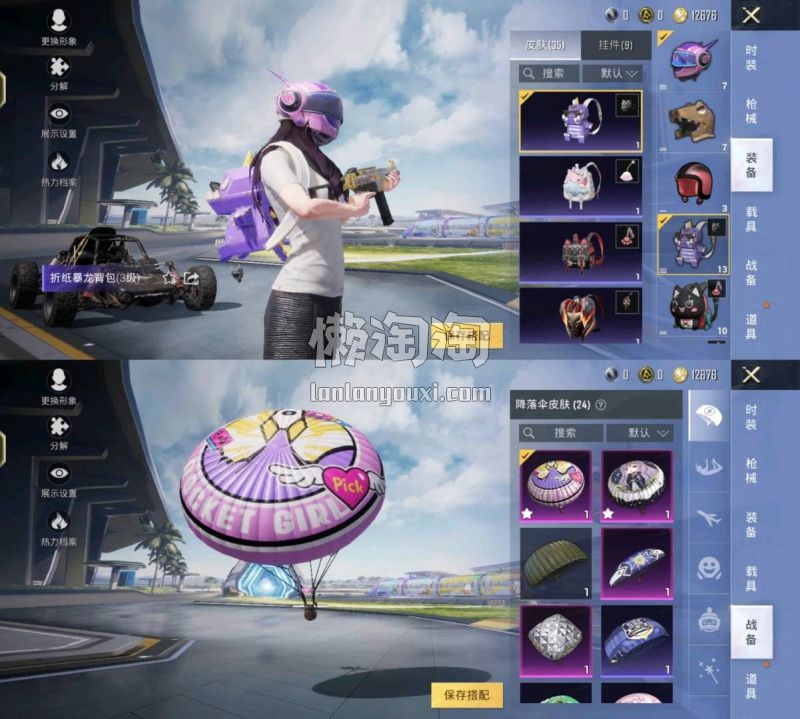The image size is (800, 719).
Task: Select the olive green parachute skin
Action: 555,562
